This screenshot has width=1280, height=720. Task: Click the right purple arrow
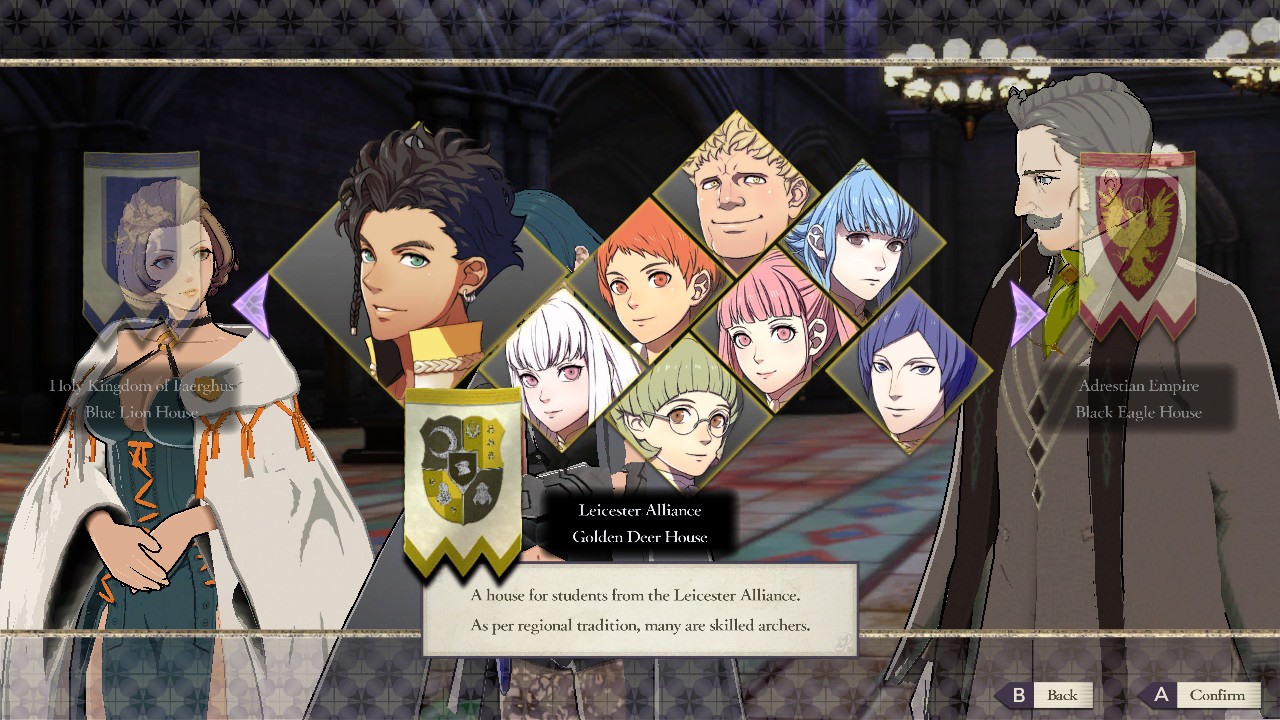pos(1027,314)
